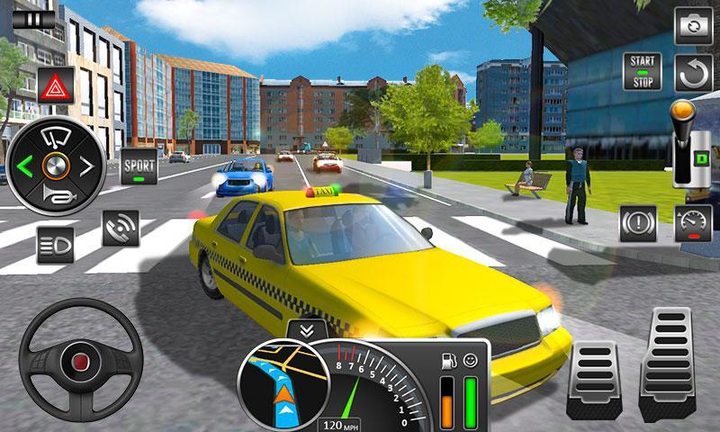Turn on the right turn signal arrow
720x432 pixels.
point(87,166)
